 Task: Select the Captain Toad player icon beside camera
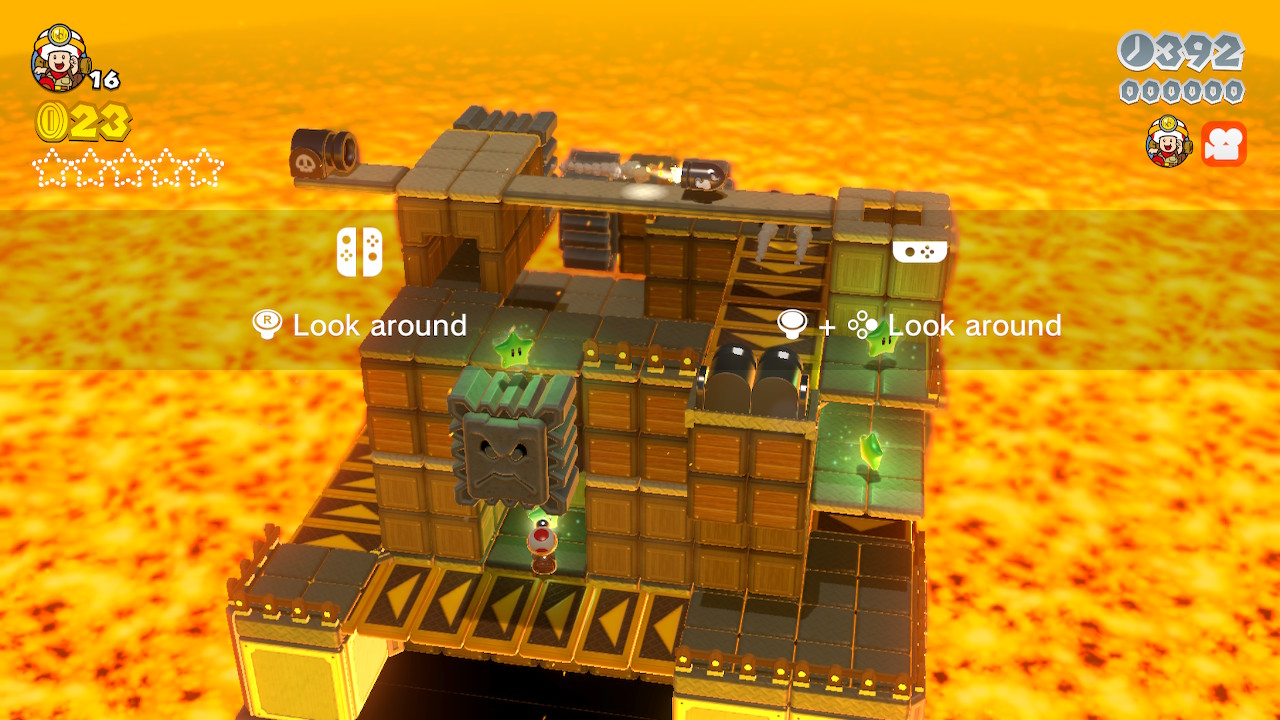pos(1168,142)
